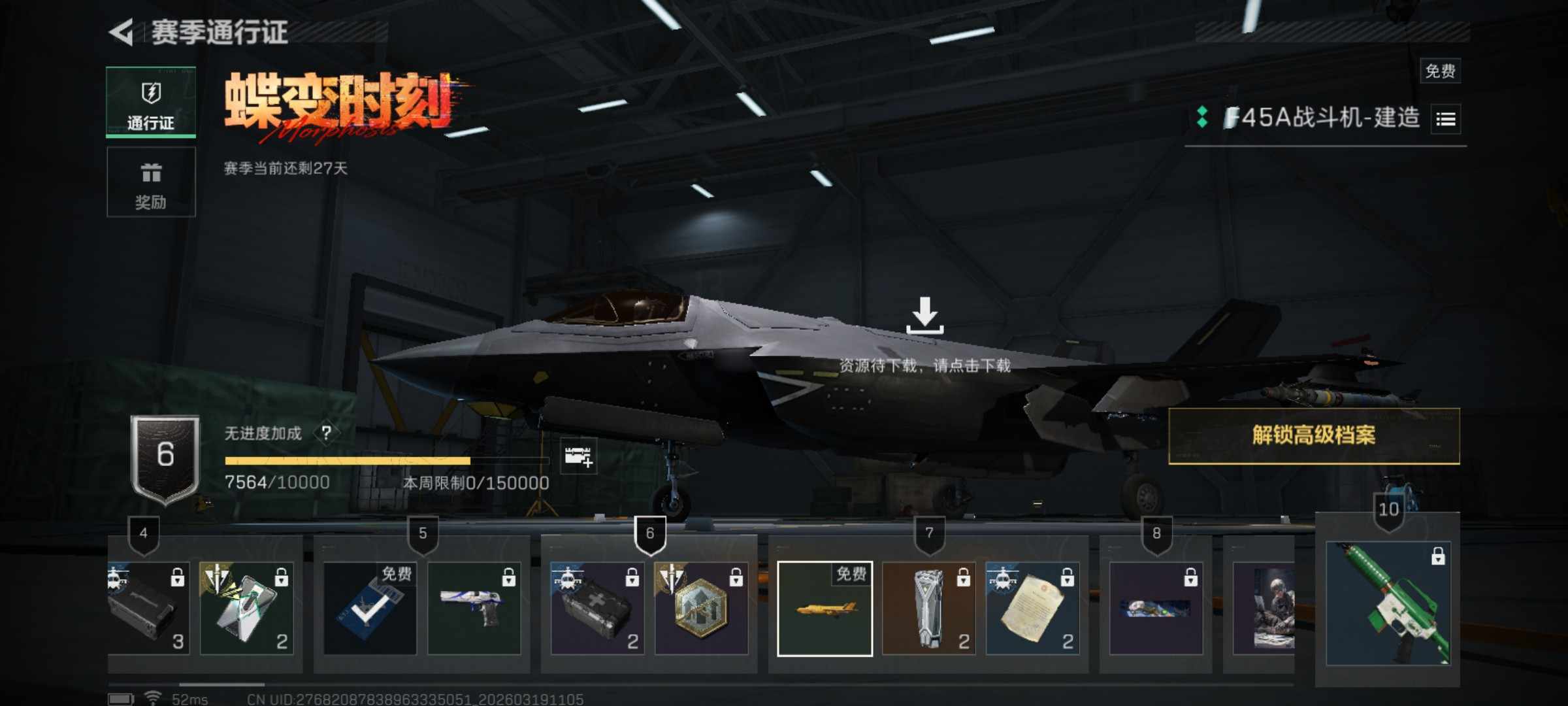Go back from the season pass screen
The width and height of the screenshot is (1568, 706).
[122, 32]
